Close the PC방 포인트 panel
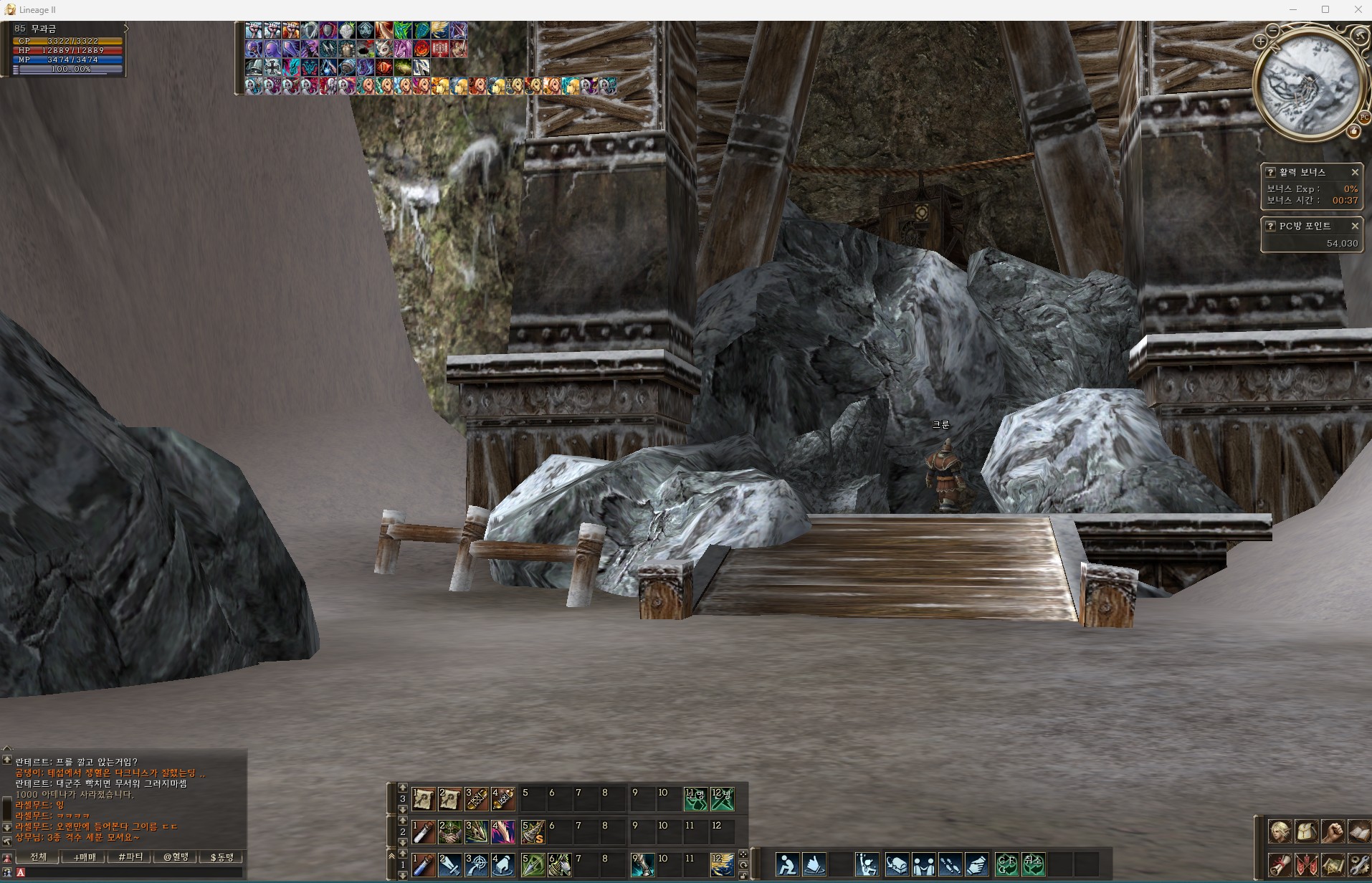Screen dimensions: 1372x883 1354,226
